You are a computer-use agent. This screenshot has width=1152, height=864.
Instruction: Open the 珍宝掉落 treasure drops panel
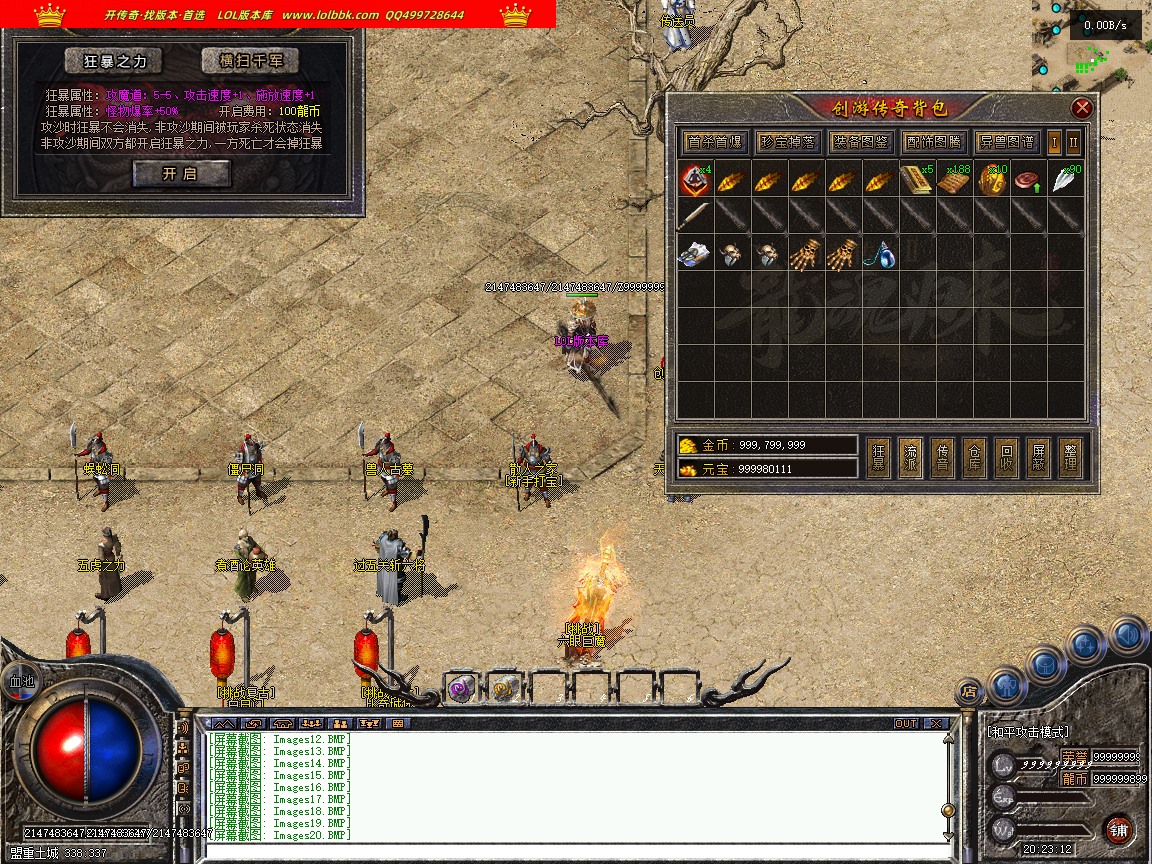pyautogui.click(x=787, y=142)
